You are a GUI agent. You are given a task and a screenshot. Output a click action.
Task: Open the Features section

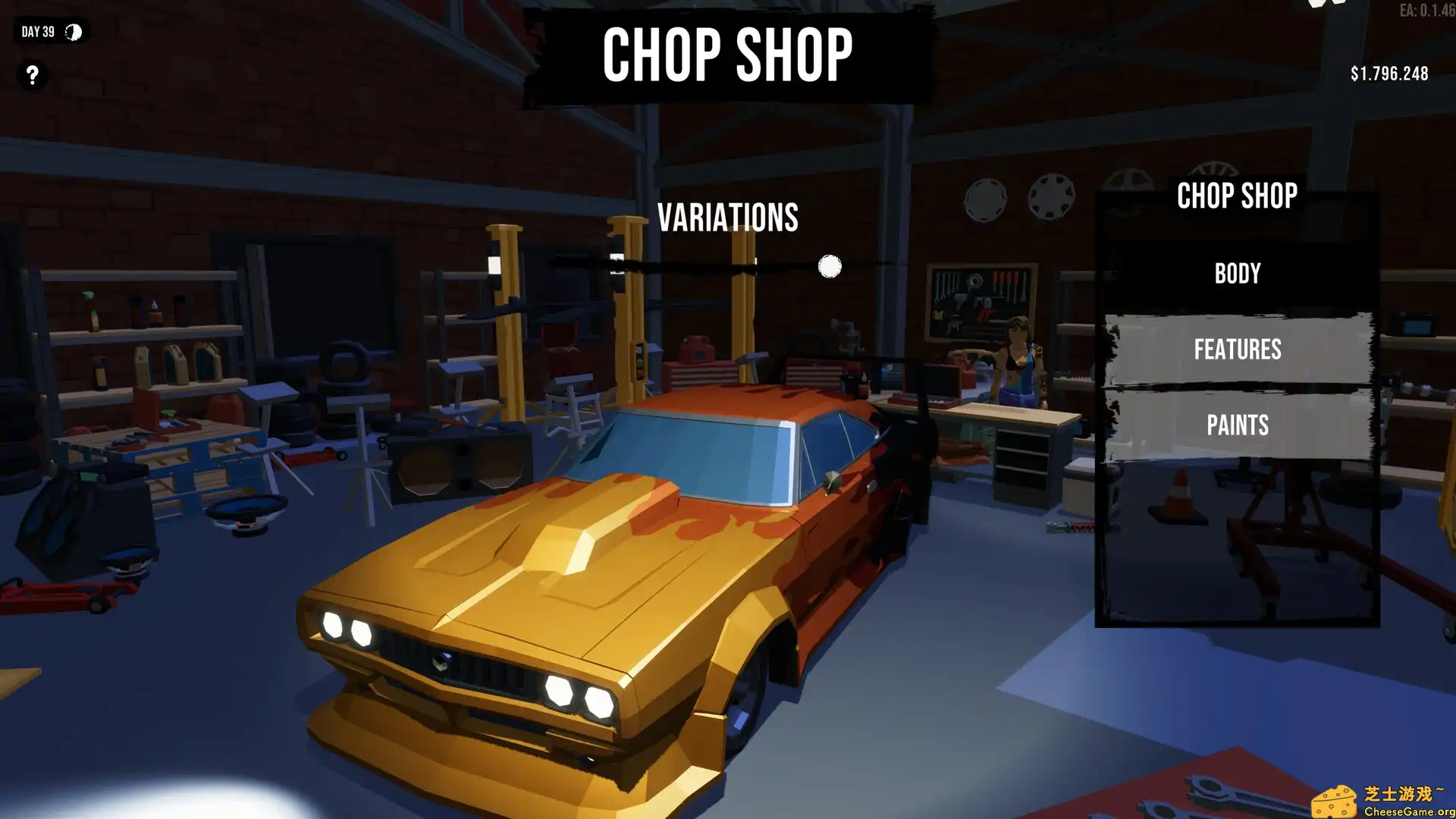pyautogui.click(x=1238, y=349)
